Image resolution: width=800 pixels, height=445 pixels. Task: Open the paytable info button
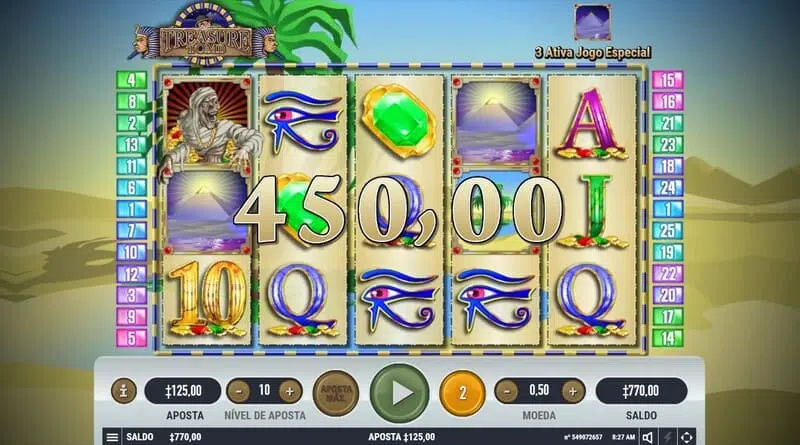123,391
